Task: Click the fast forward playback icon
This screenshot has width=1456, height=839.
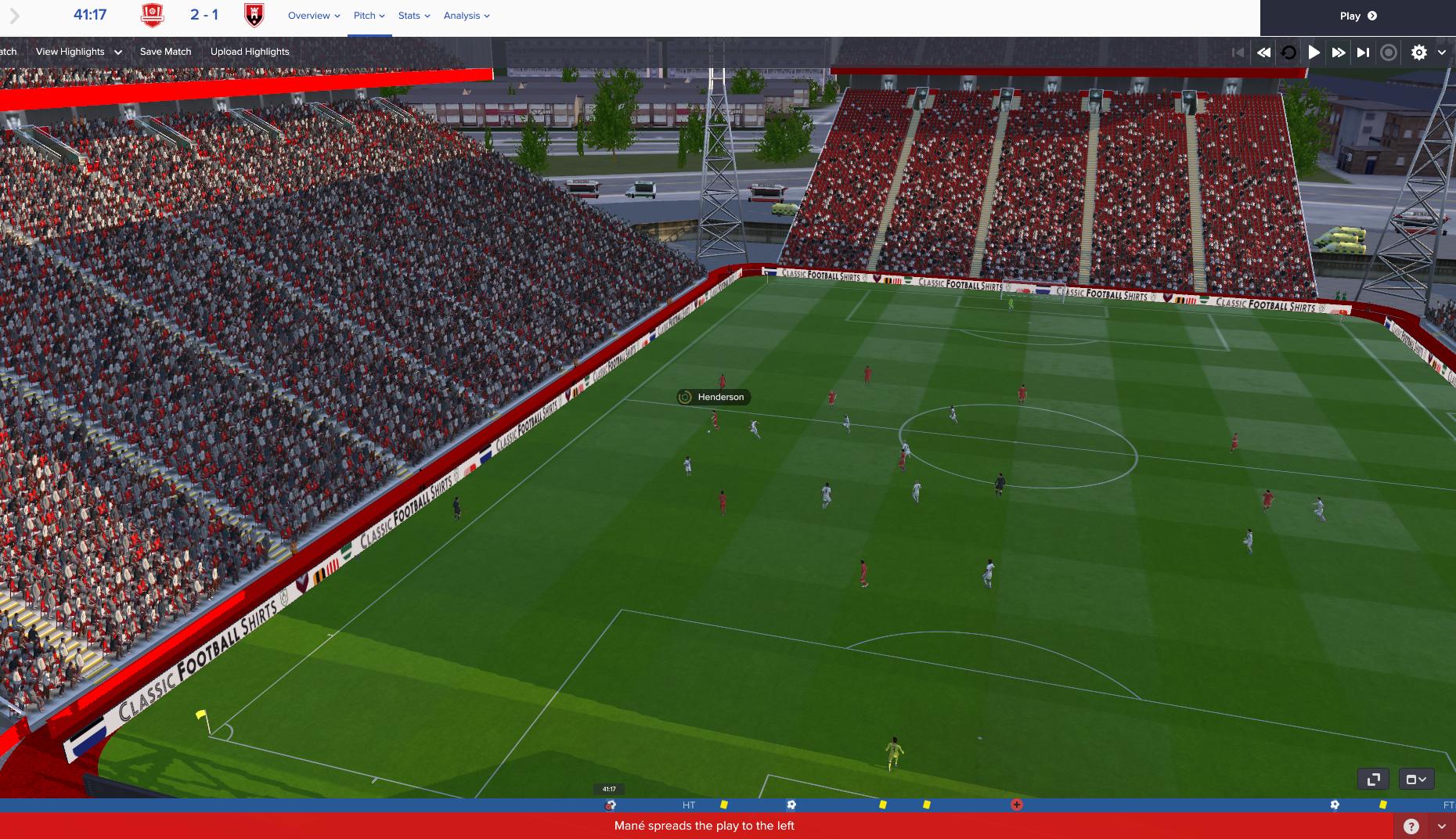Action: (1339, 52)
